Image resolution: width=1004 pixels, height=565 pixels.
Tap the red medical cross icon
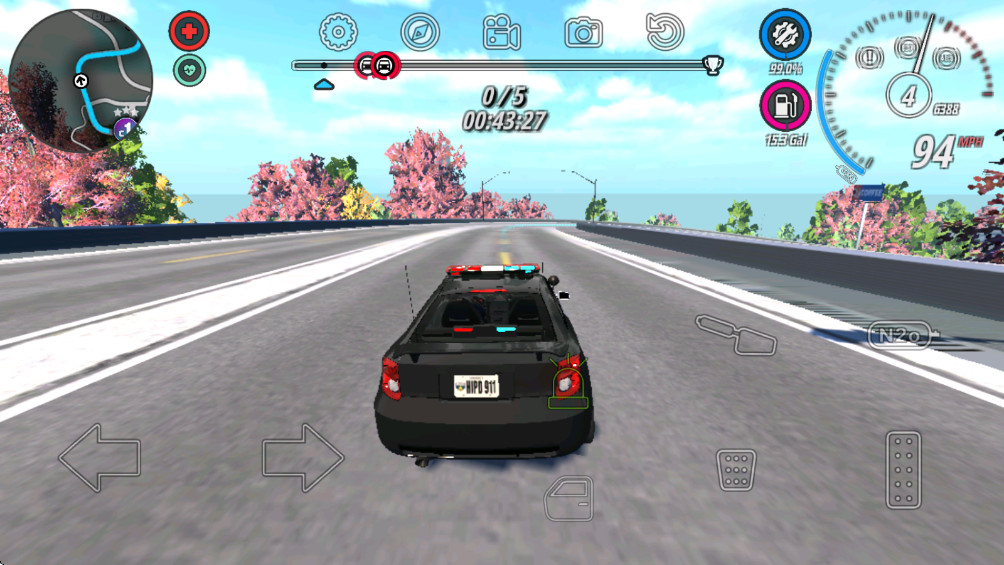188,32
